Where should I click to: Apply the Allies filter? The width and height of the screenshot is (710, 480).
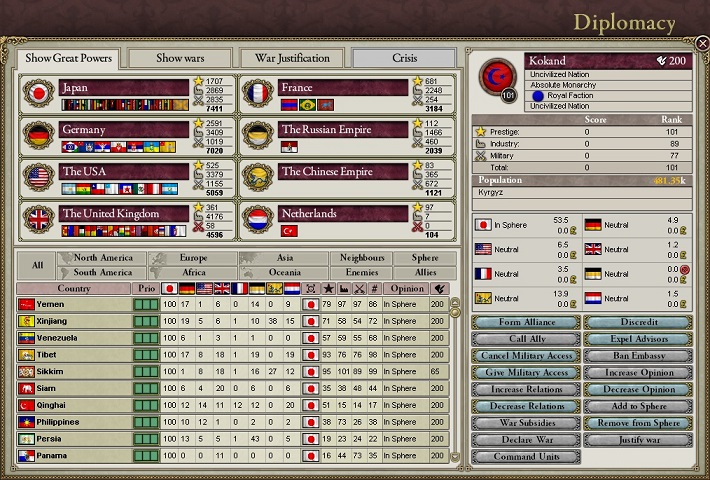coord(425,272)
